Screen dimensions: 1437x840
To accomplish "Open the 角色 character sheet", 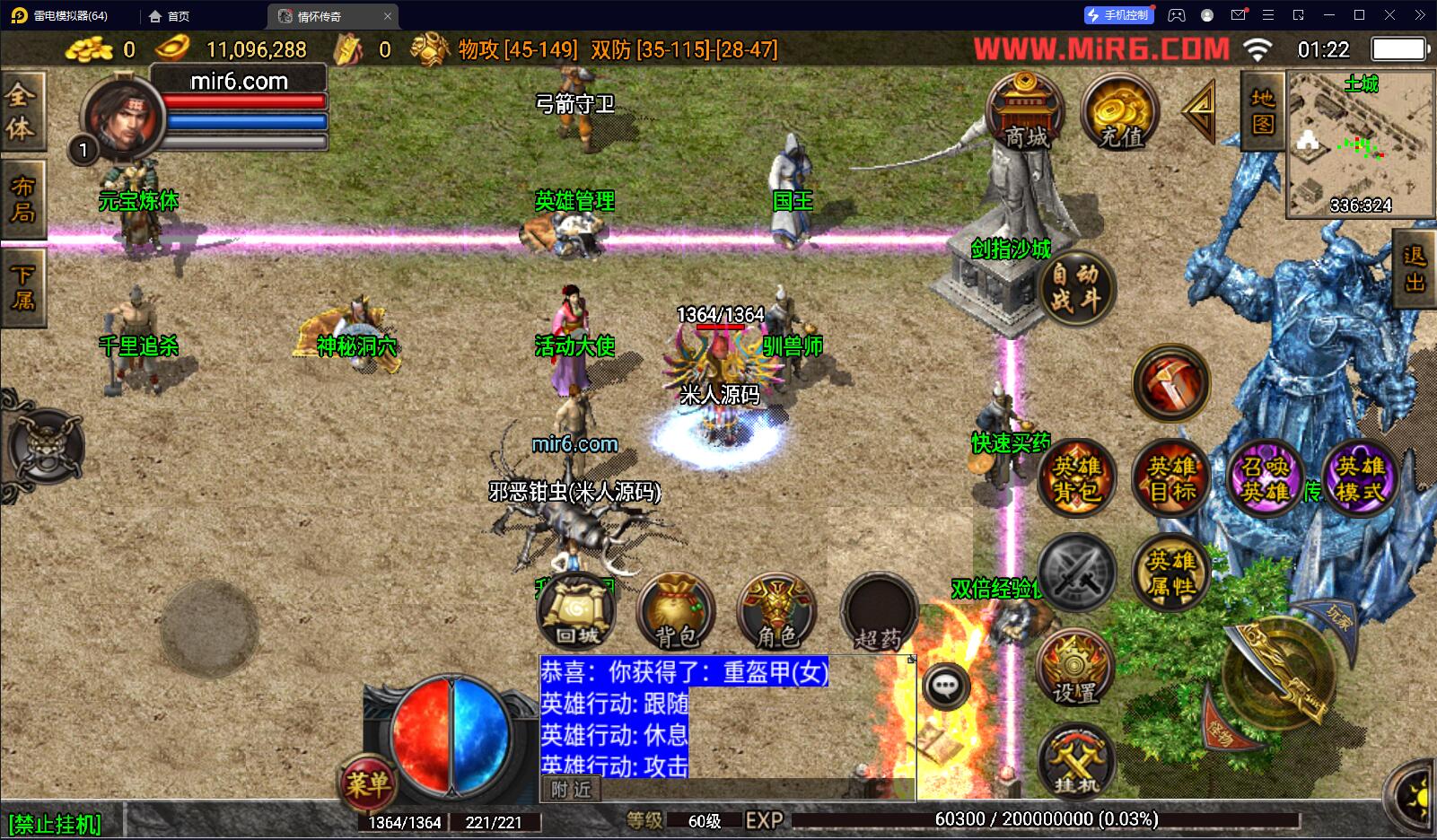I will pos(776,612).
